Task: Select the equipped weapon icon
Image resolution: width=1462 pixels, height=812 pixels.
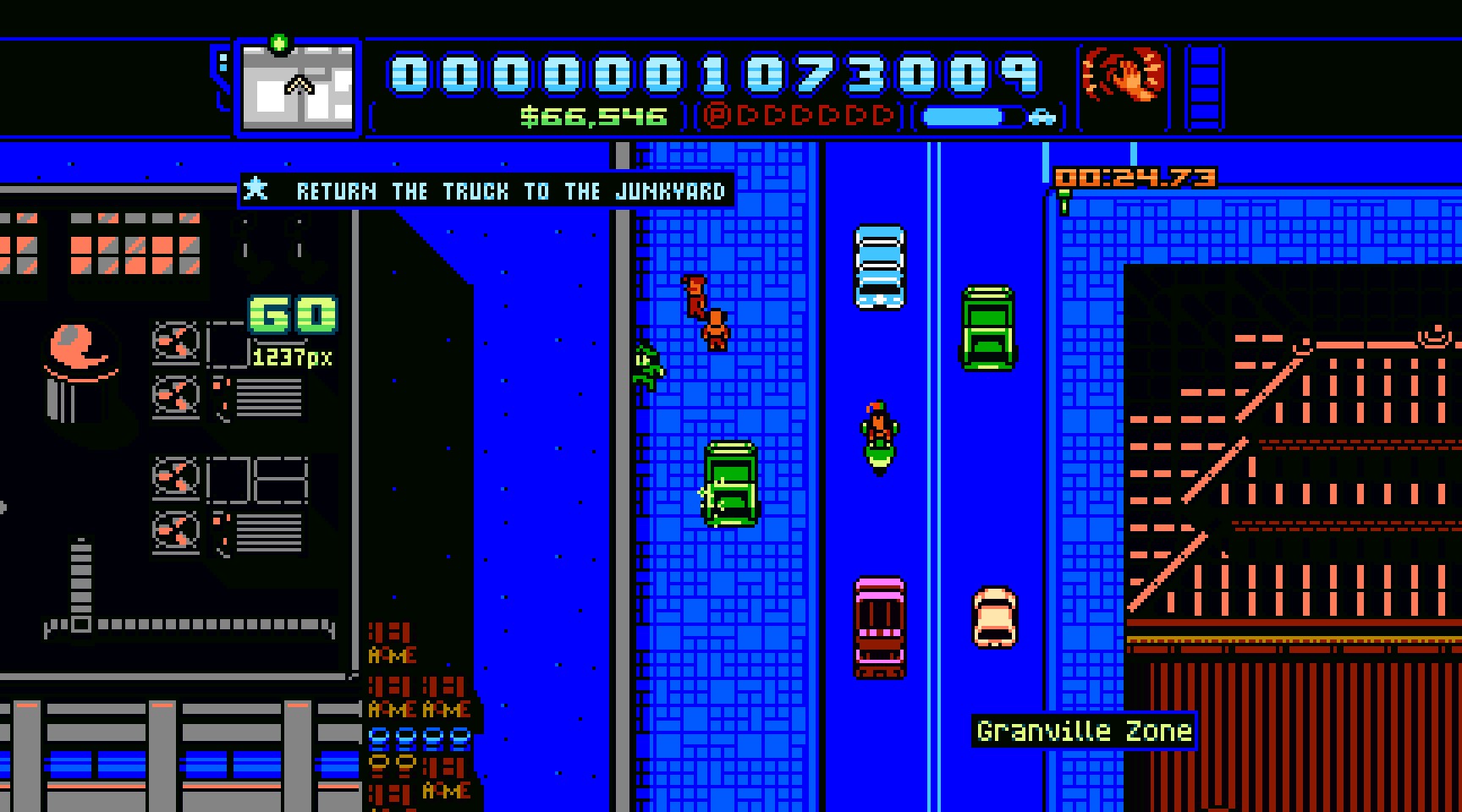Action: (1124, 76)
